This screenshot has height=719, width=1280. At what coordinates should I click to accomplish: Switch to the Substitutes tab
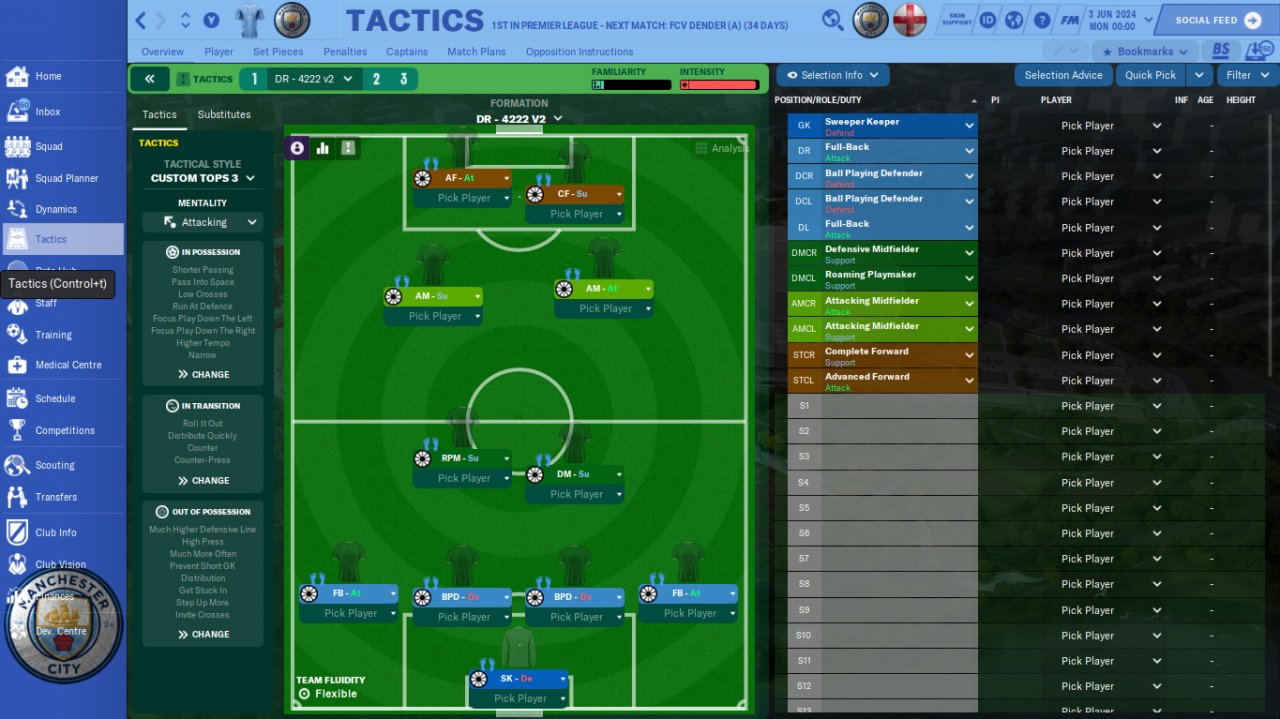(224, 114)
